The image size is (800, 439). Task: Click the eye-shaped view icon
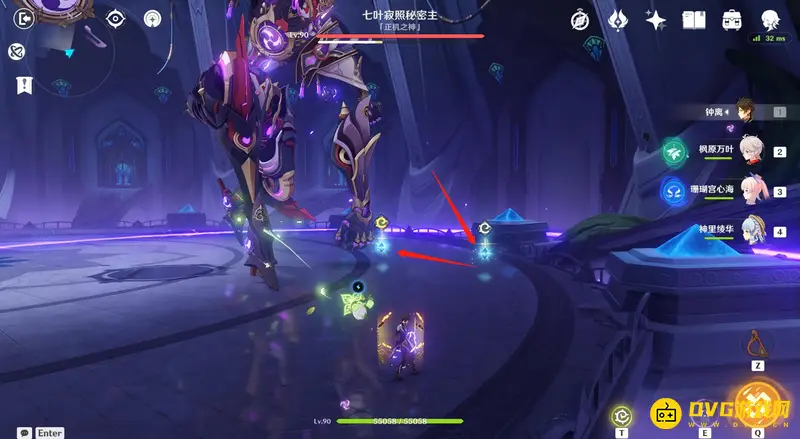coord(115,18)
